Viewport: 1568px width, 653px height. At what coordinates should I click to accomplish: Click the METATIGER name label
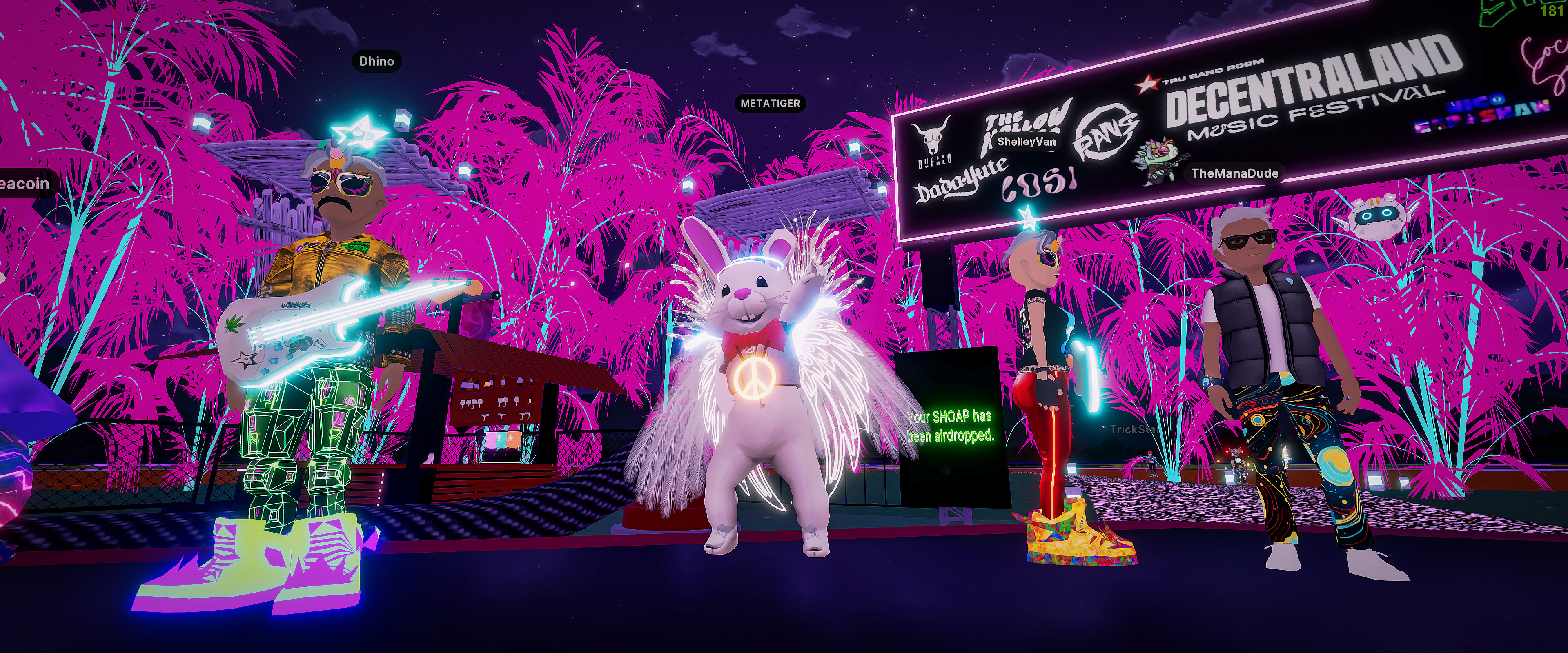coord(770,103)
